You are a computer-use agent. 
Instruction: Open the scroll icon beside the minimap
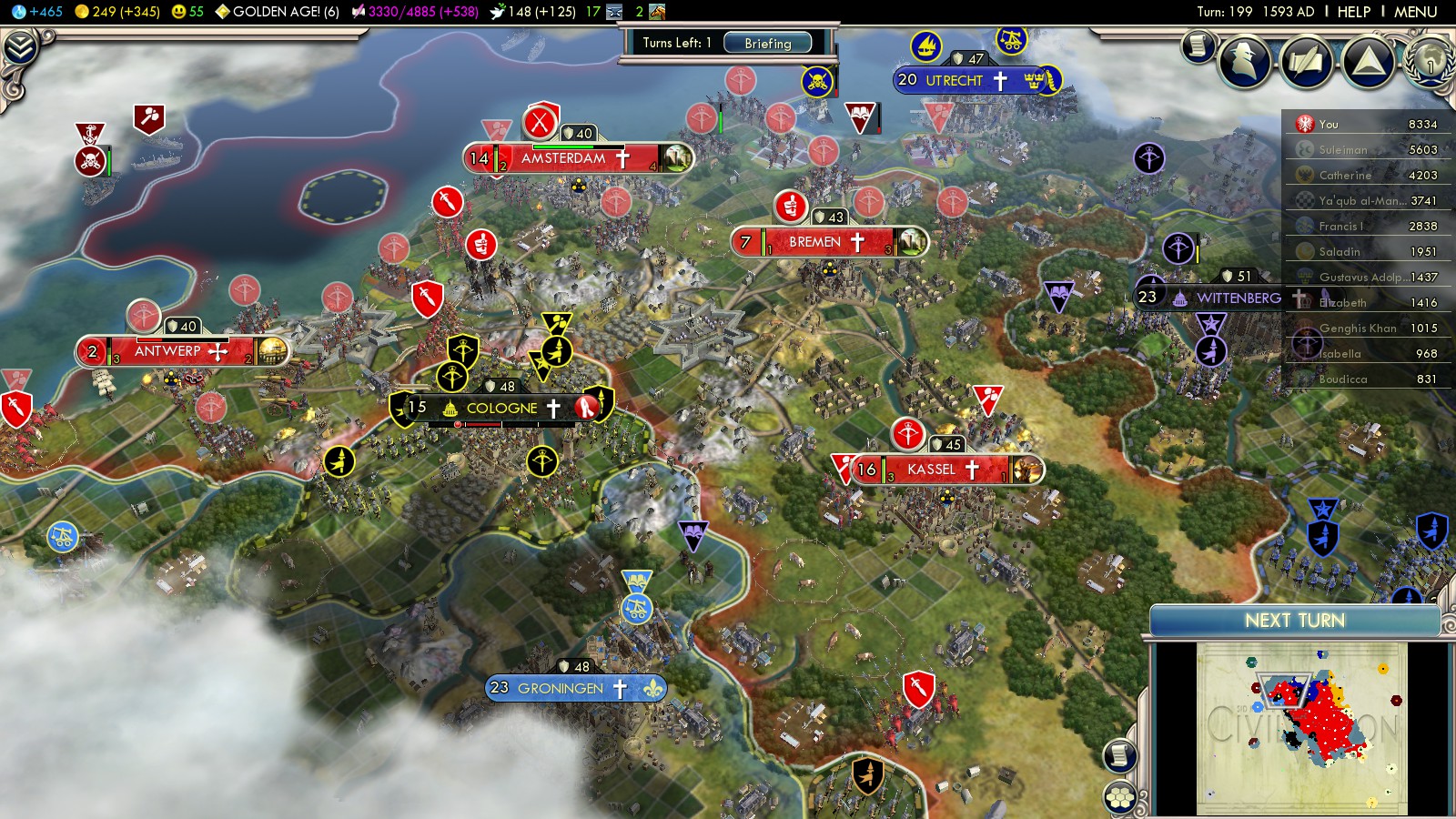click(x=1120, y=755)
